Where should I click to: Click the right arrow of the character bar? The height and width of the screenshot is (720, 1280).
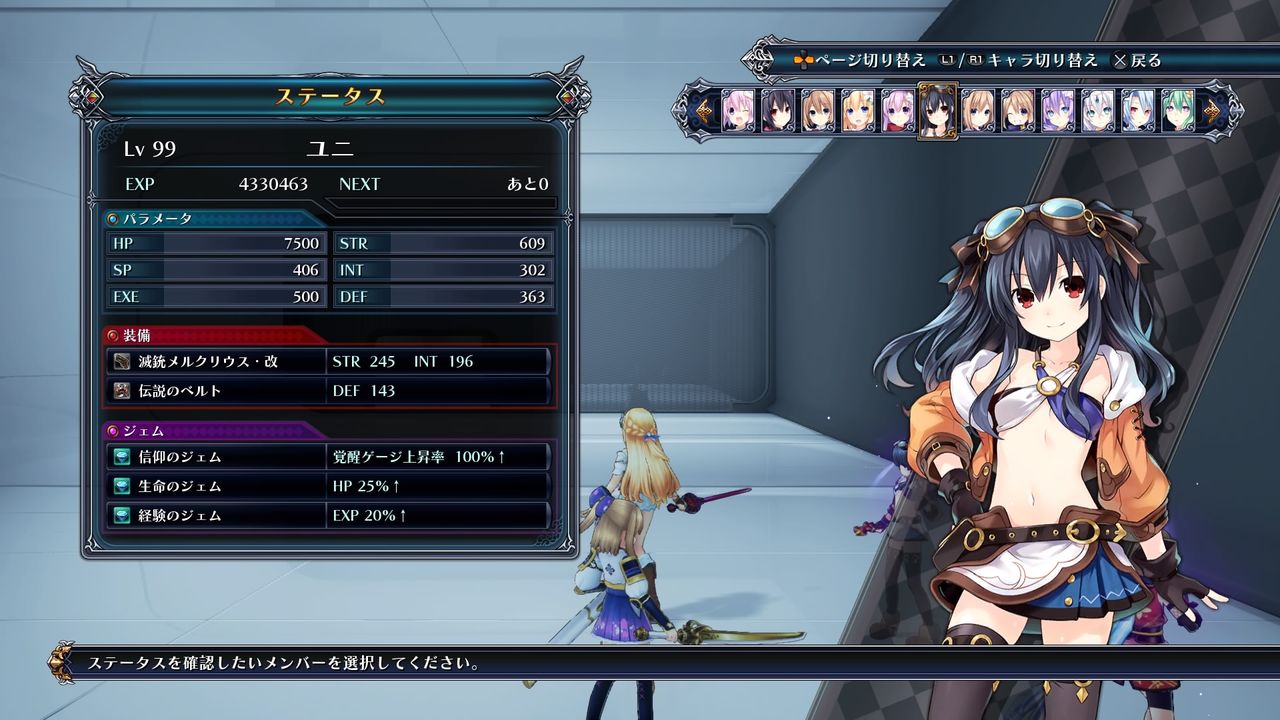(1213, 110)
